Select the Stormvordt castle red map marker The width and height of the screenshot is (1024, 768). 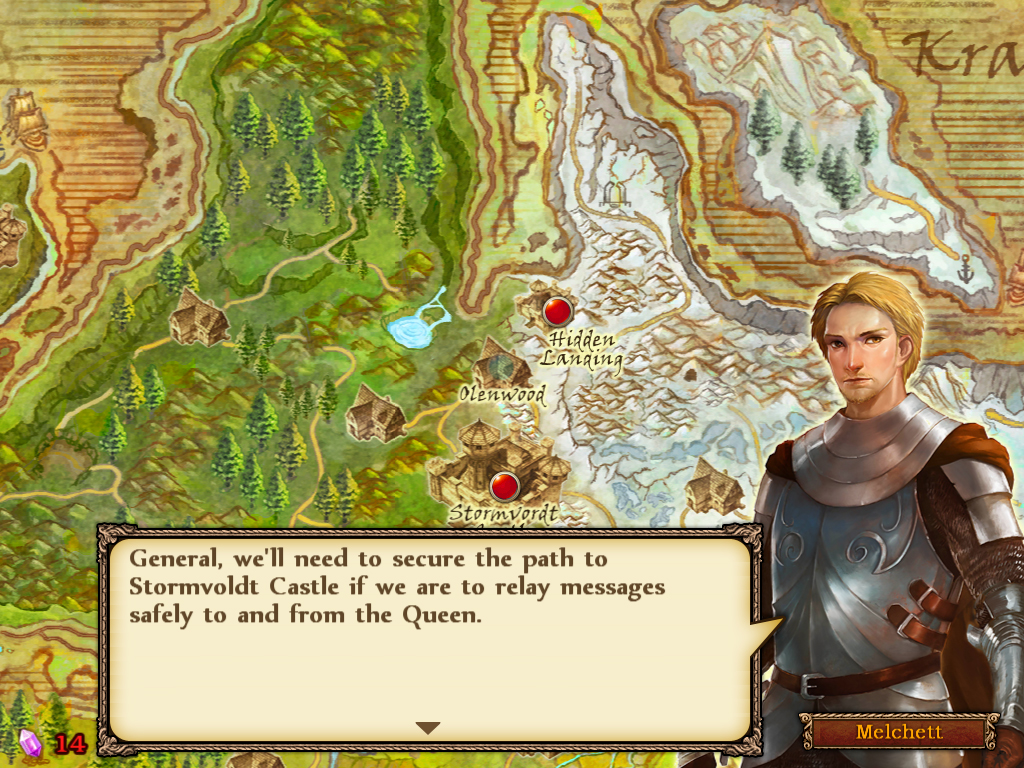(505, 487)
